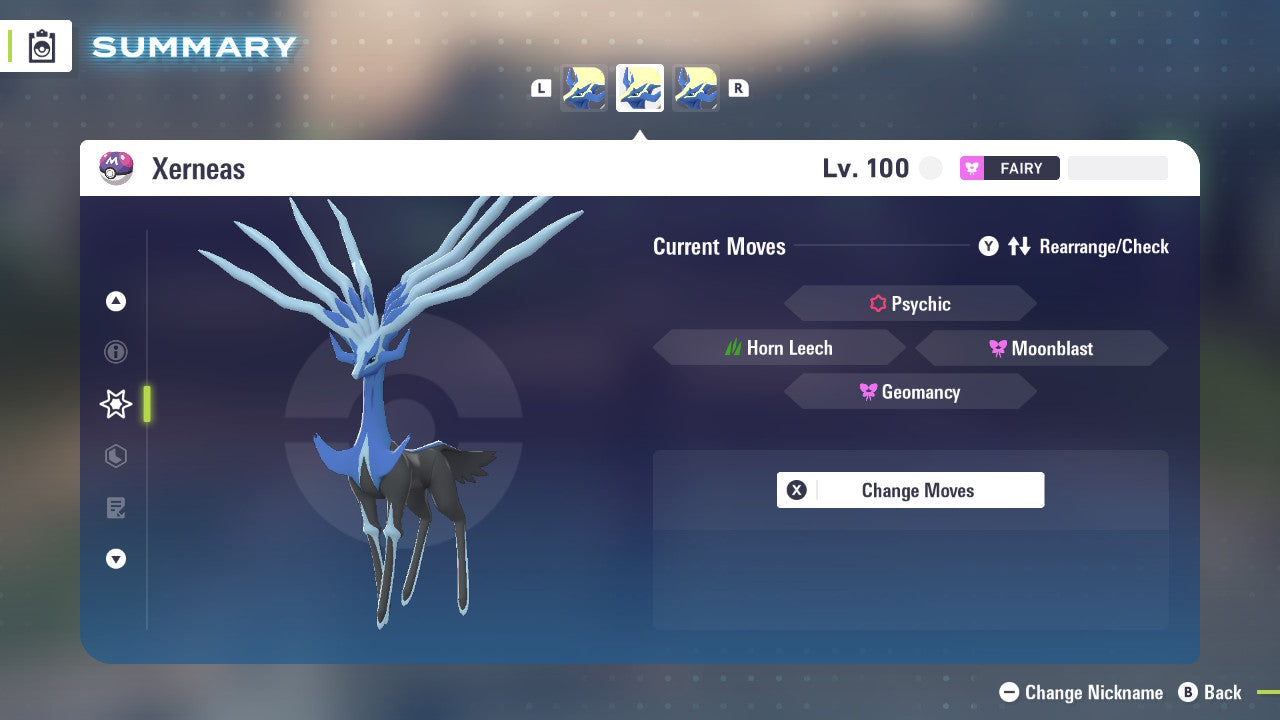
Task: Select the star memories icon in sidebar
Action: click(x=116, y=404)
